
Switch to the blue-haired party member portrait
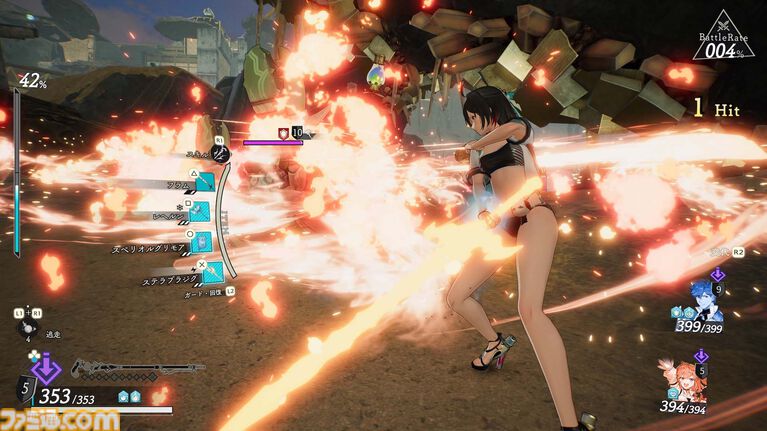(705, 298)
